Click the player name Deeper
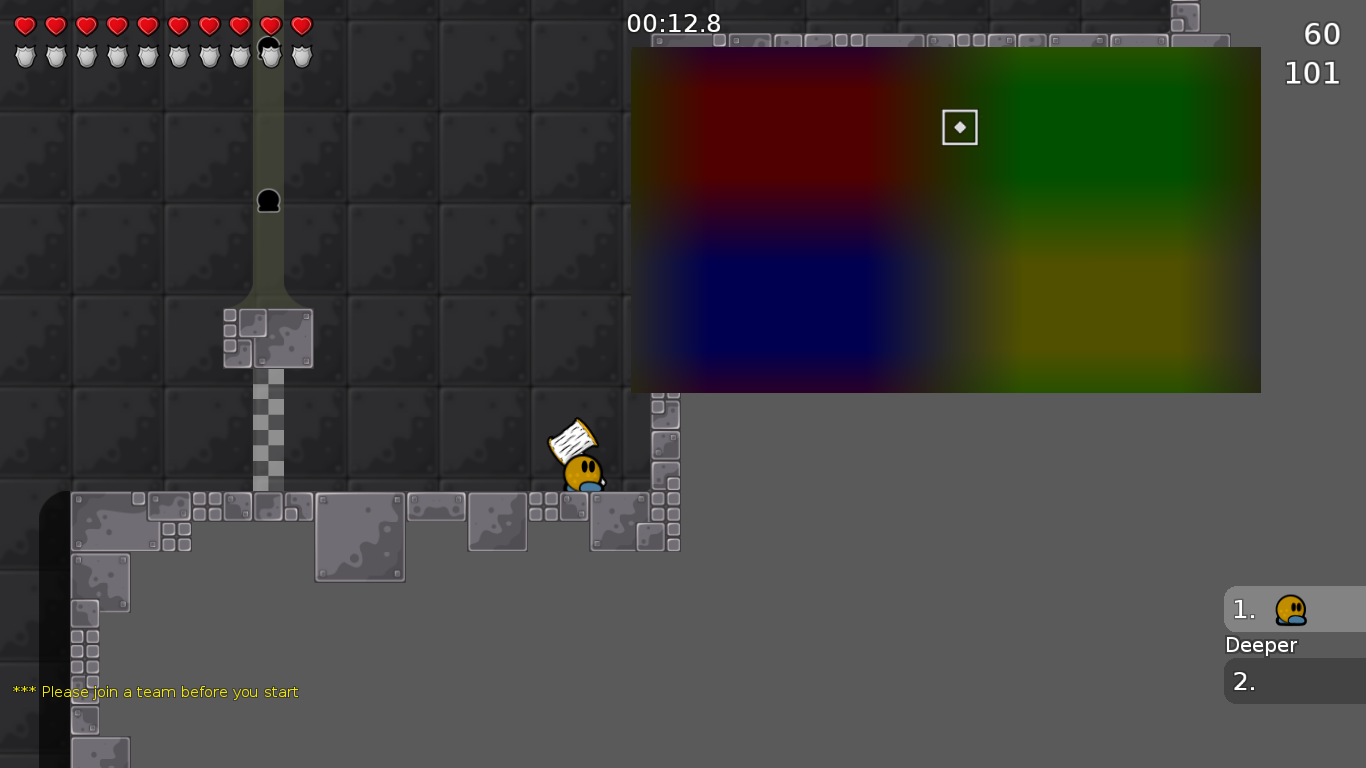The height and width of the screenshot is (768, 1366). (x=1261, y=645)
